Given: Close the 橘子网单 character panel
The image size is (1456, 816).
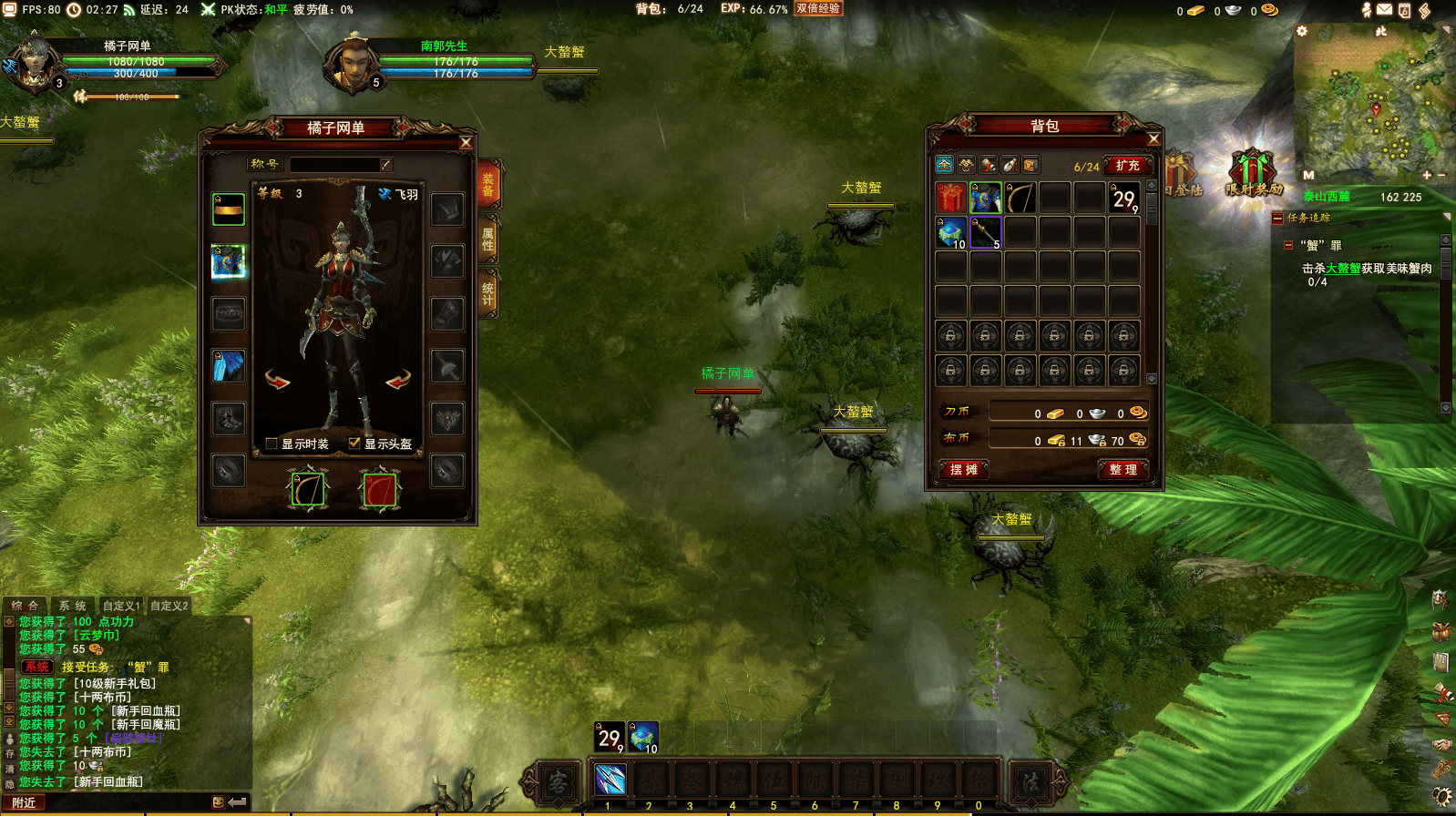Looking at the screenshot, I should tap(466, 142).
